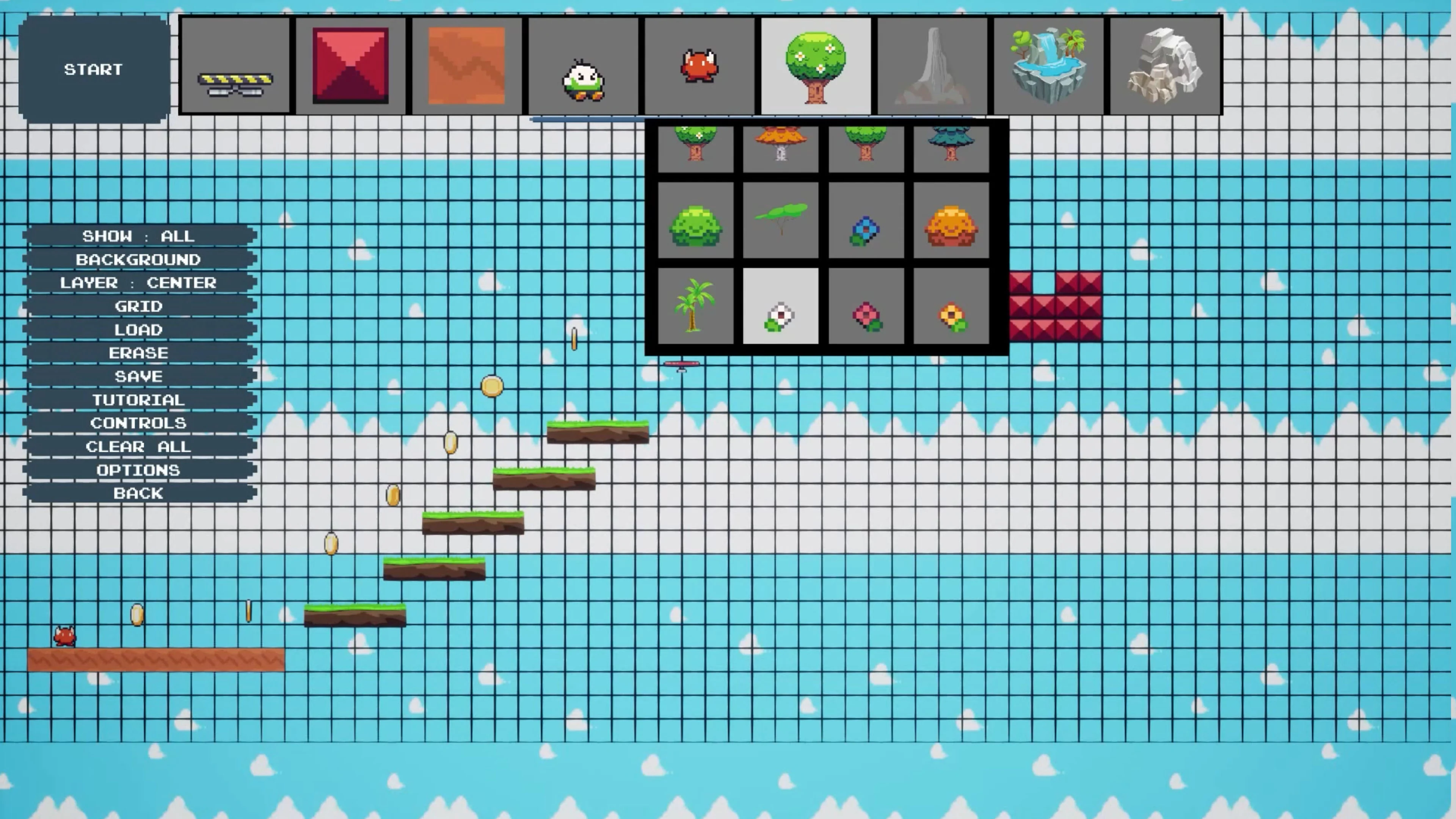Click SAVE to store the level

point(139,376)
